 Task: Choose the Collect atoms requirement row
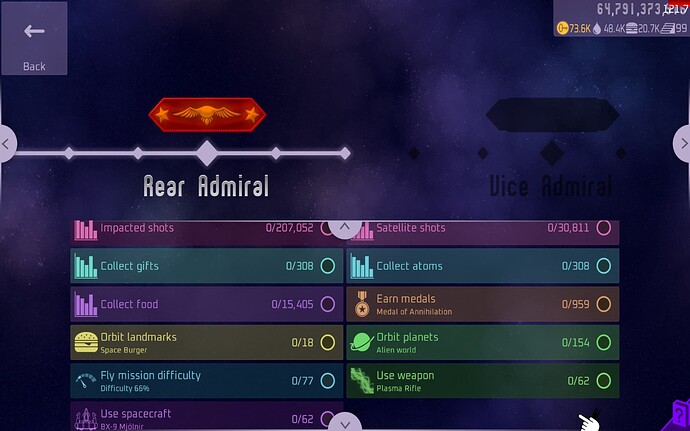click(482, 266)
